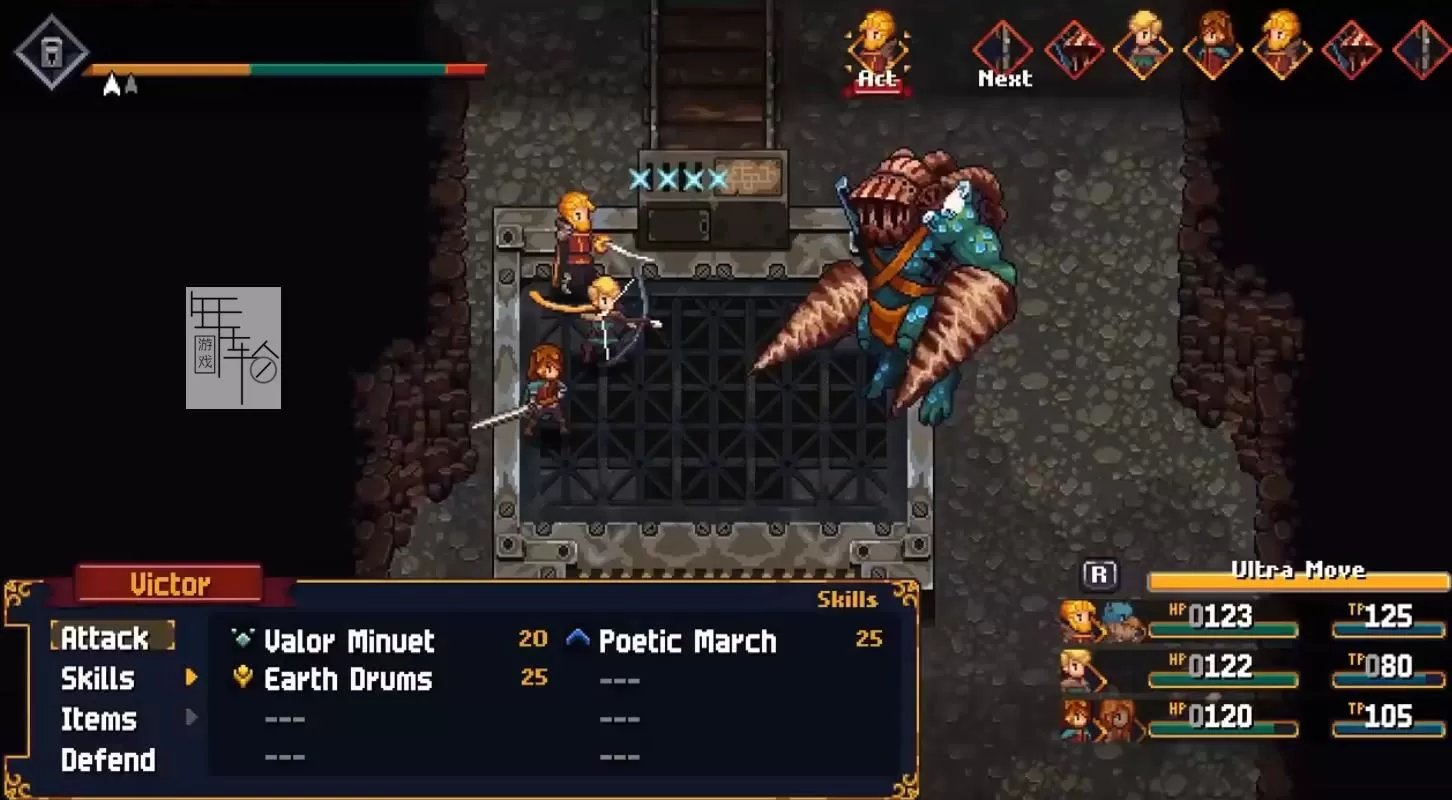
Task: Use the Earth Drums skill
Action: (x=348, y=680)
